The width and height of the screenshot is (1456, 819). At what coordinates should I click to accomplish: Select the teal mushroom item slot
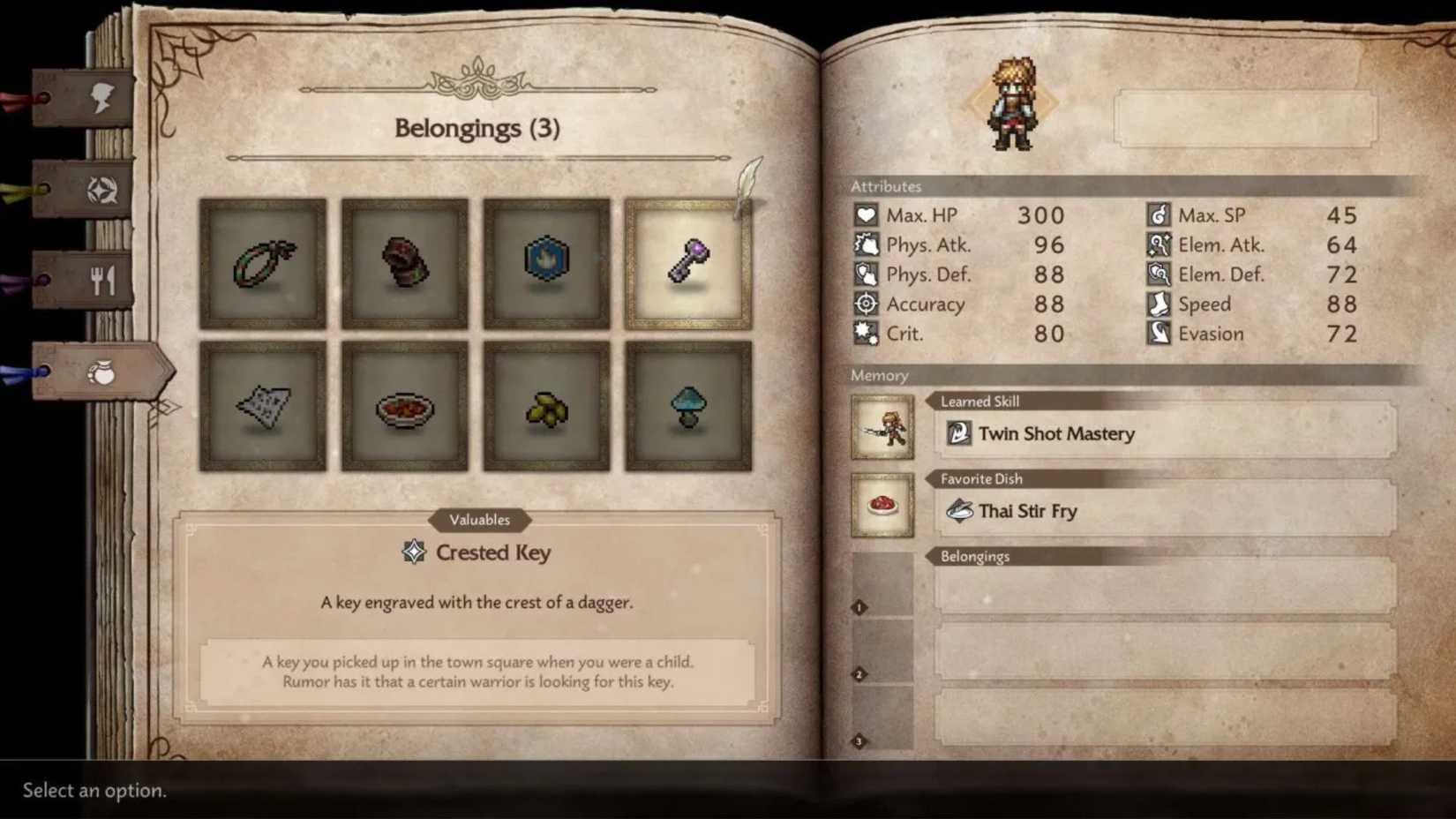[687, 406]
